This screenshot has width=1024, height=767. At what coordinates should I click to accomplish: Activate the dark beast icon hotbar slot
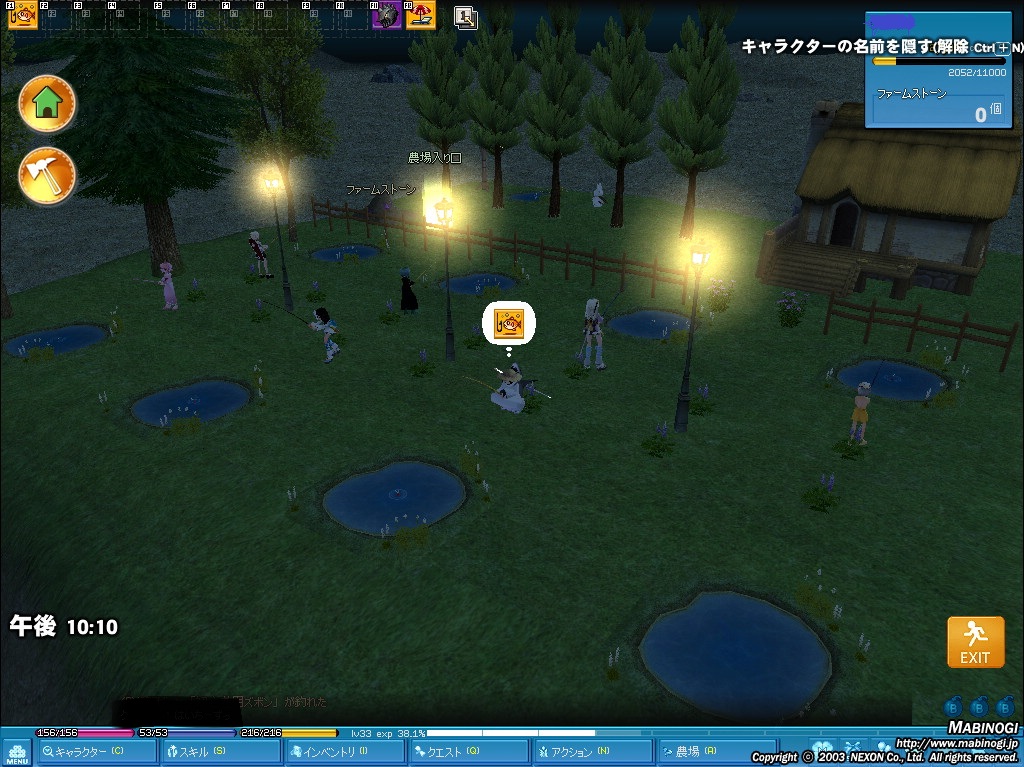point(387,16)
